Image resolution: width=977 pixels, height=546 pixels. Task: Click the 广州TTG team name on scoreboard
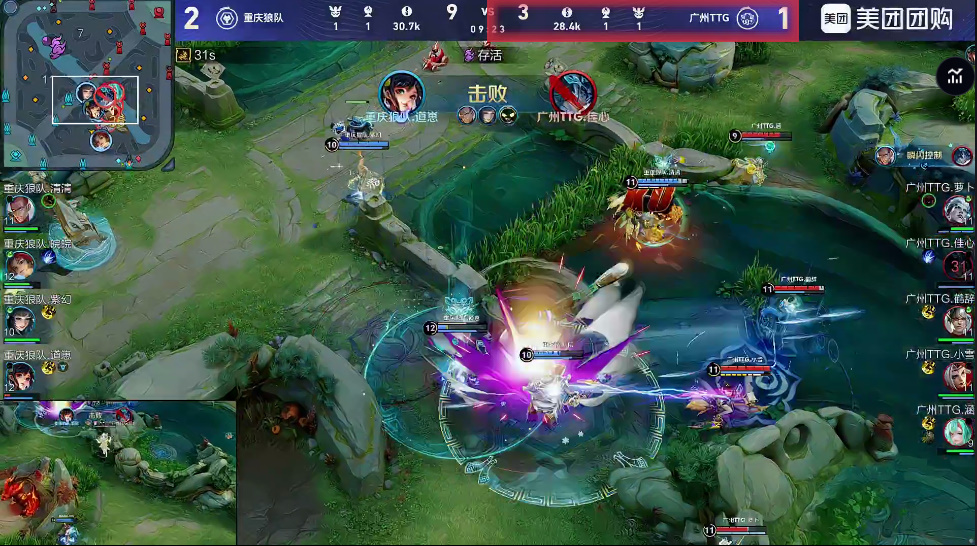coord(710,19)
